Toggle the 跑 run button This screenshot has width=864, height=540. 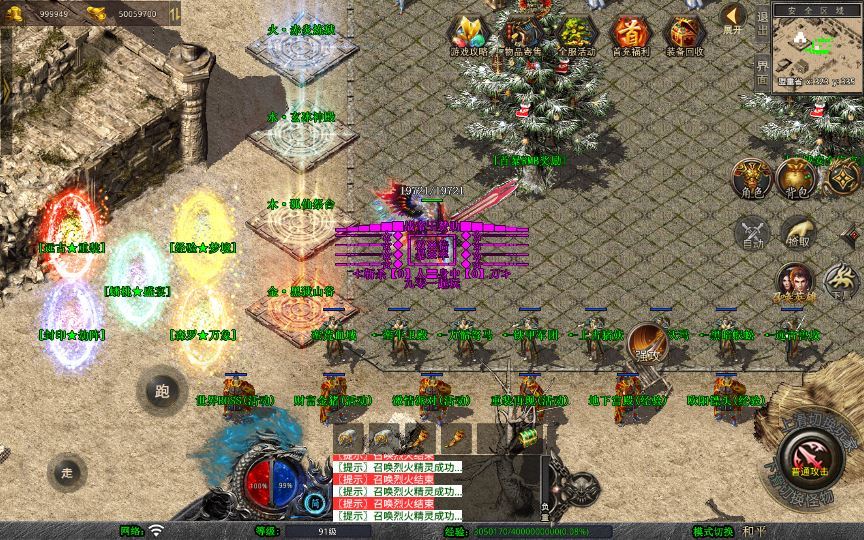[x=162, y=392]
